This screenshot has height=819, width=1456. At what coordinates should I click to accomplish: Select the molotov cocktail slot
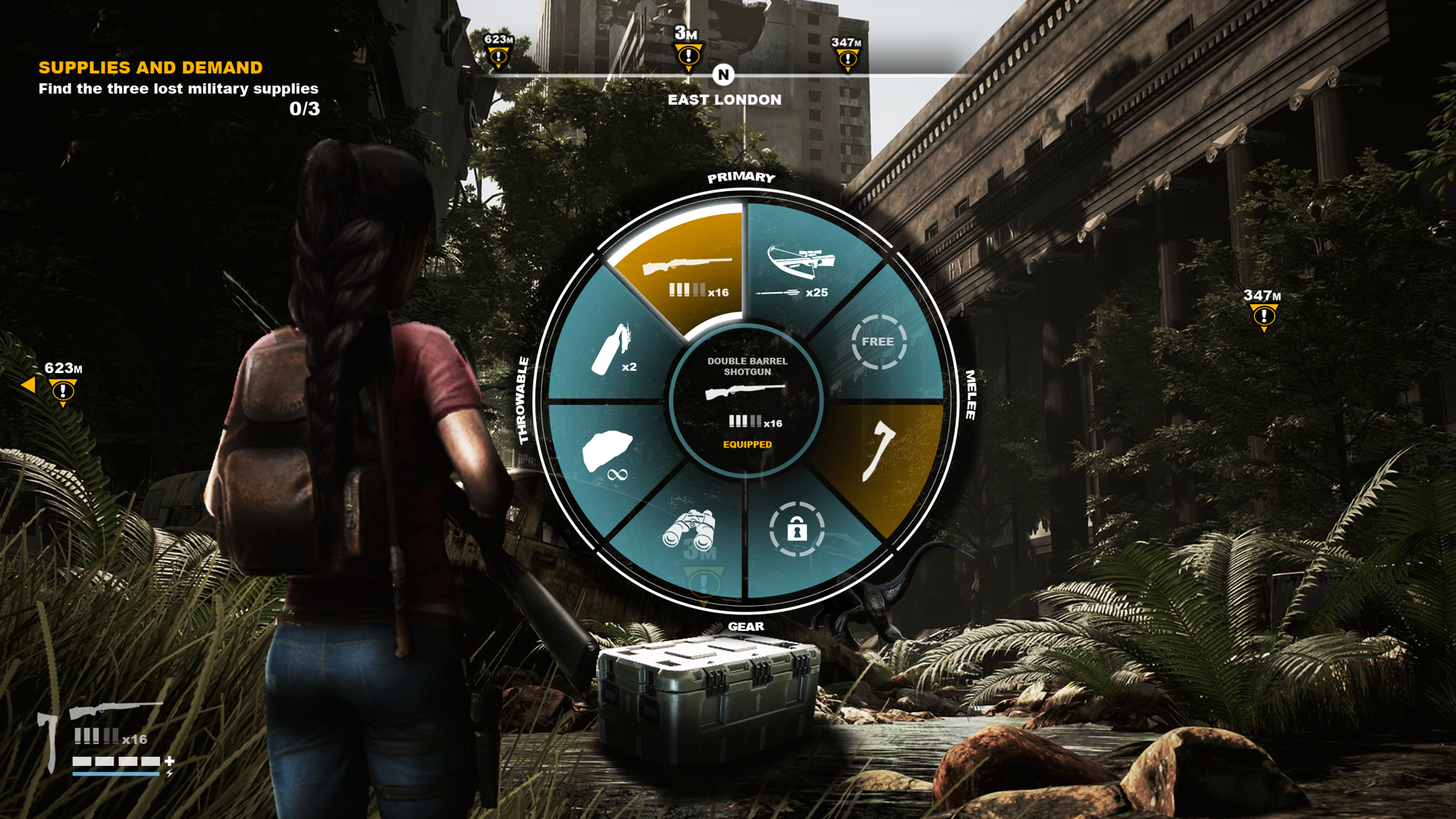[x=613, y=350]
